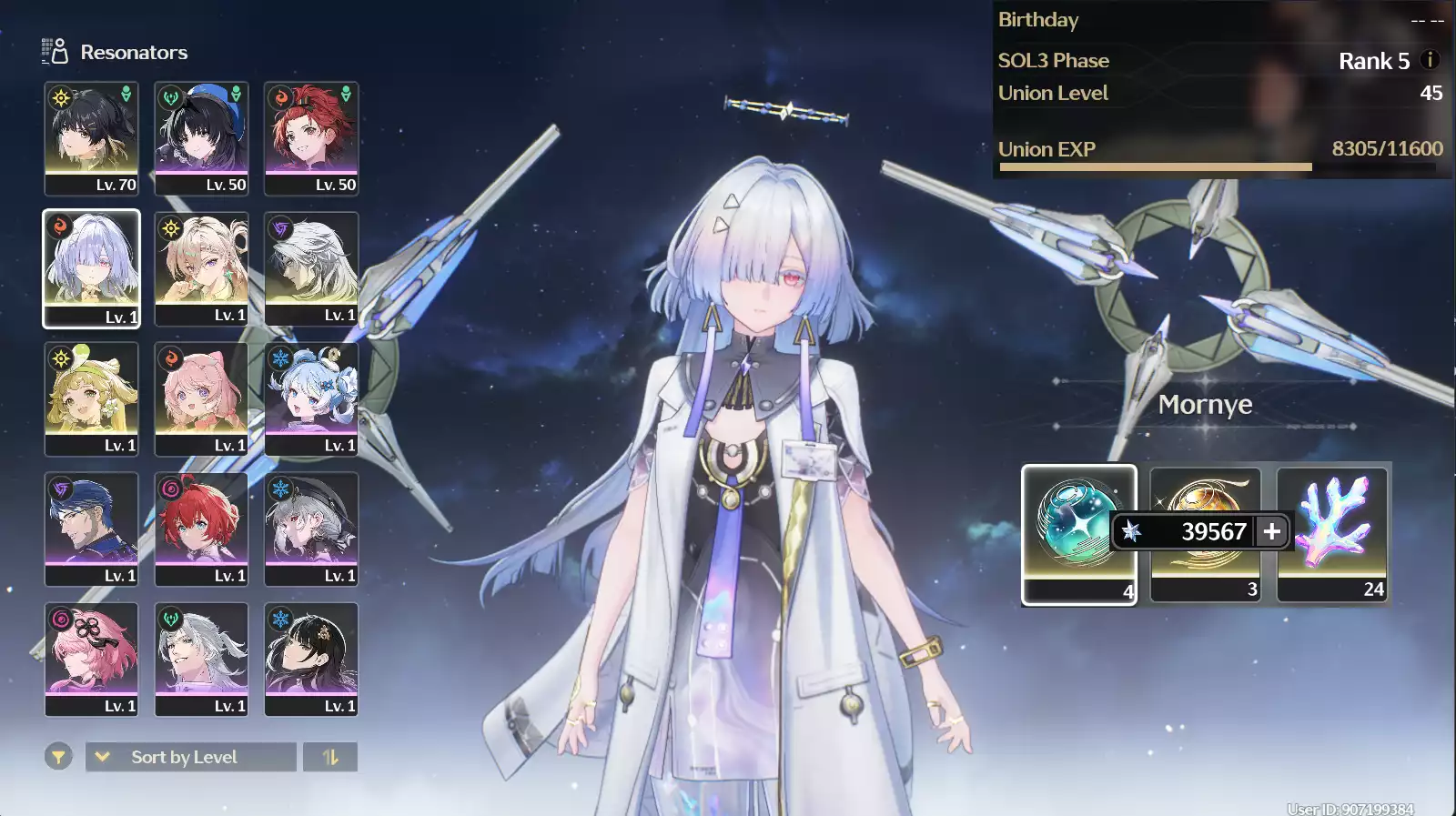Pick the black-haired glacio resonator portrait
Image resolution: width=1456 pixels, height=816 pixels.
311,659
